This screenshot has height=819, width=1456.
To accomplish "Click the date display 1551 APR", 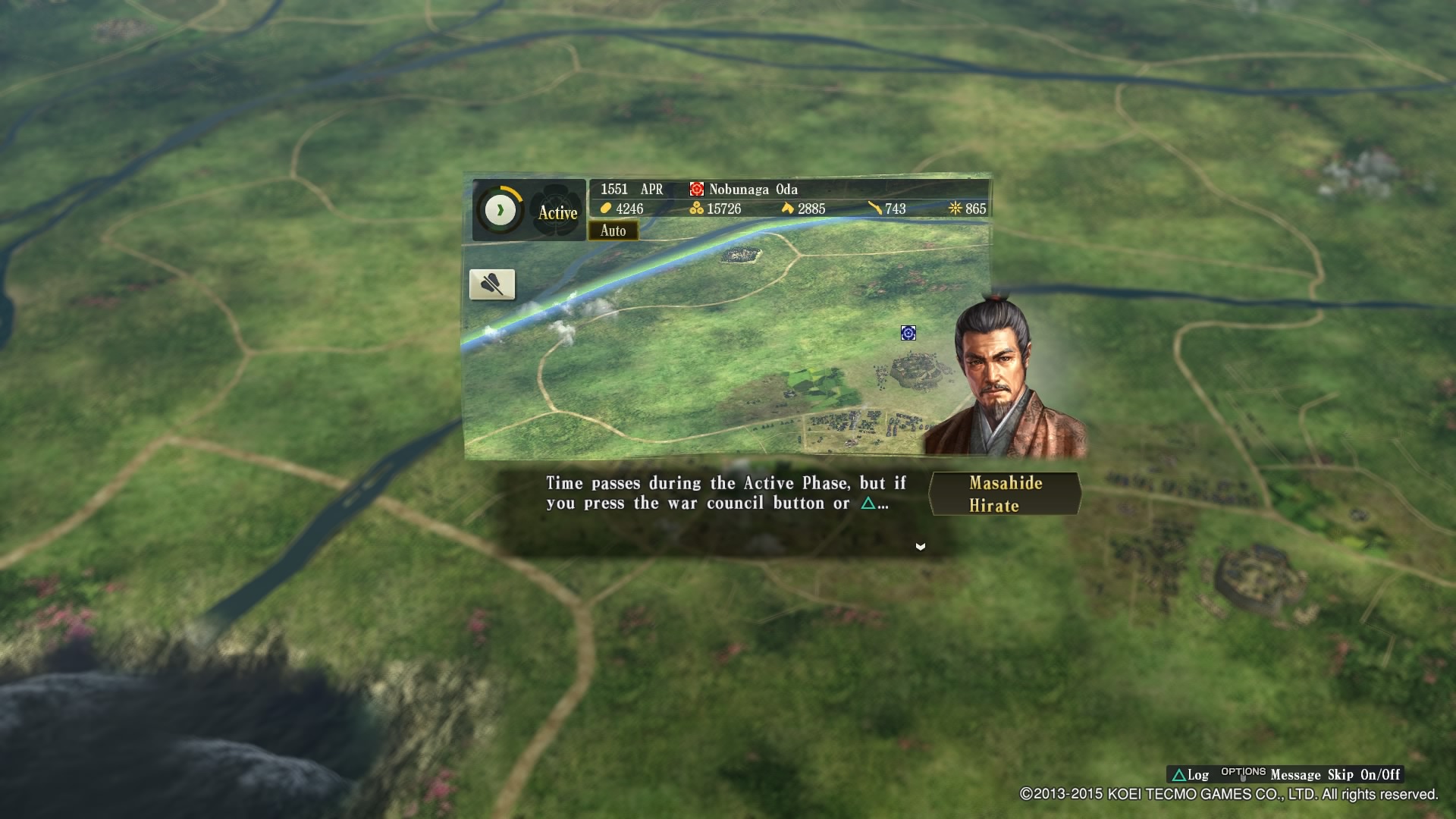I will point(630,190).
